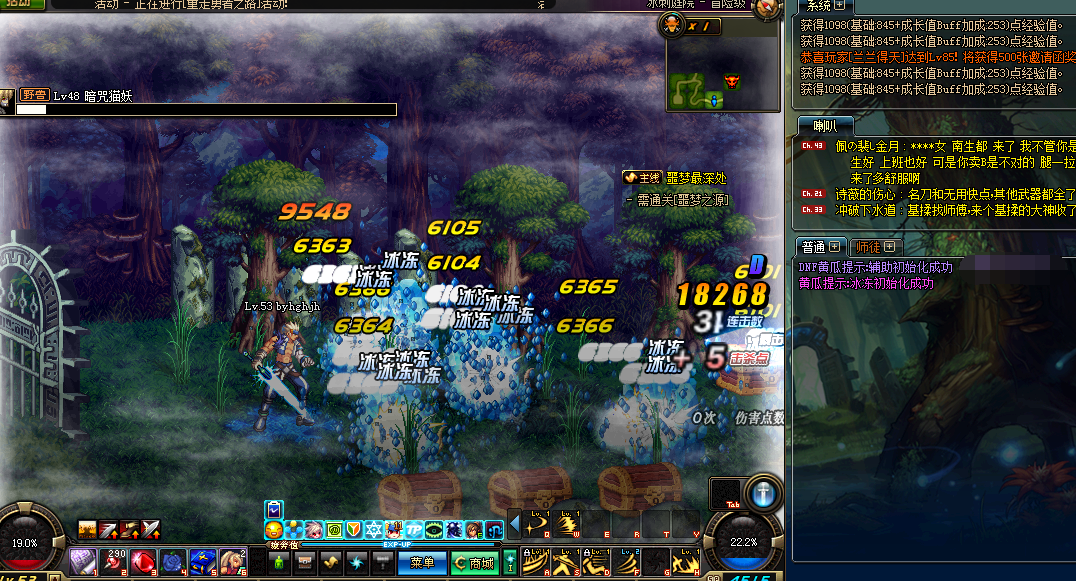The height and width of the screenshot is (581, 1076).
Task: Use the blue rose item in slot 4
Action: pos(174,562)
